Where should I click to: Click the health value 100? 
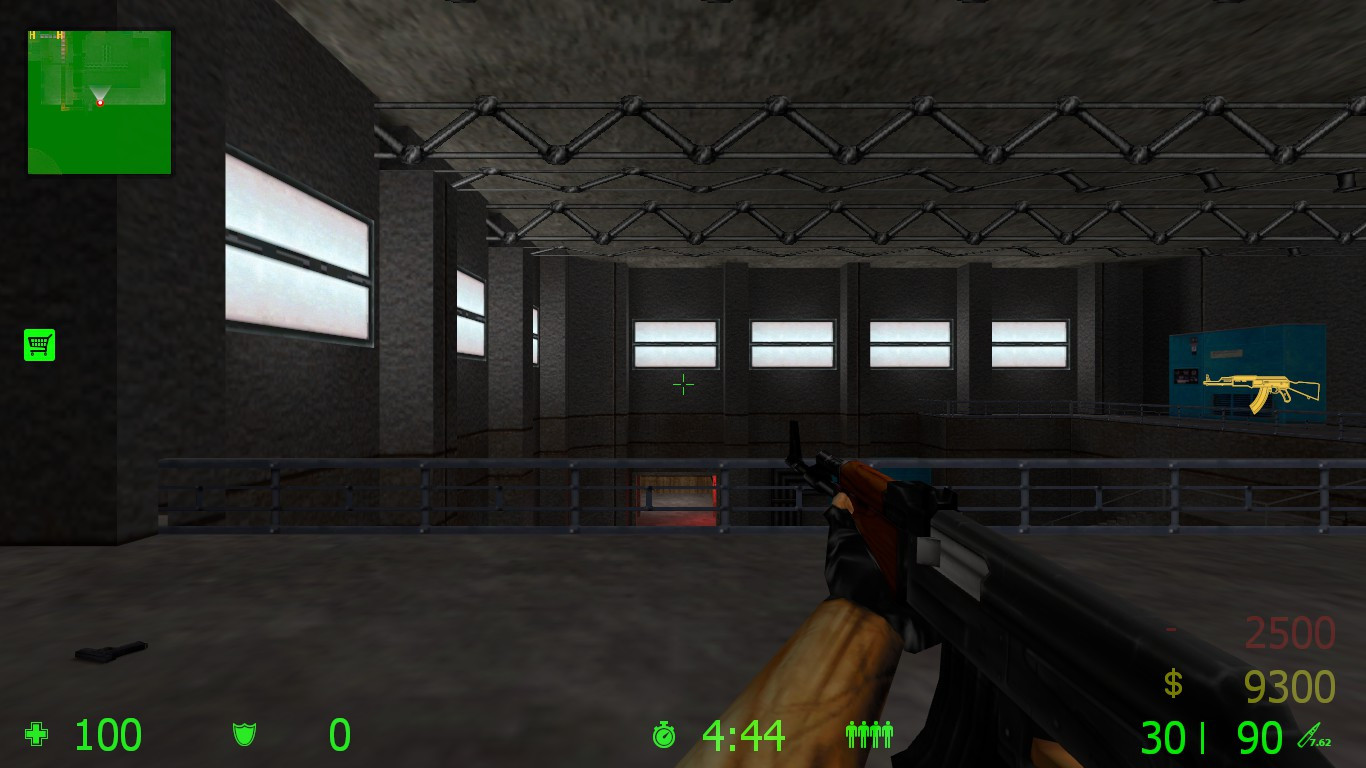(108, 735)
